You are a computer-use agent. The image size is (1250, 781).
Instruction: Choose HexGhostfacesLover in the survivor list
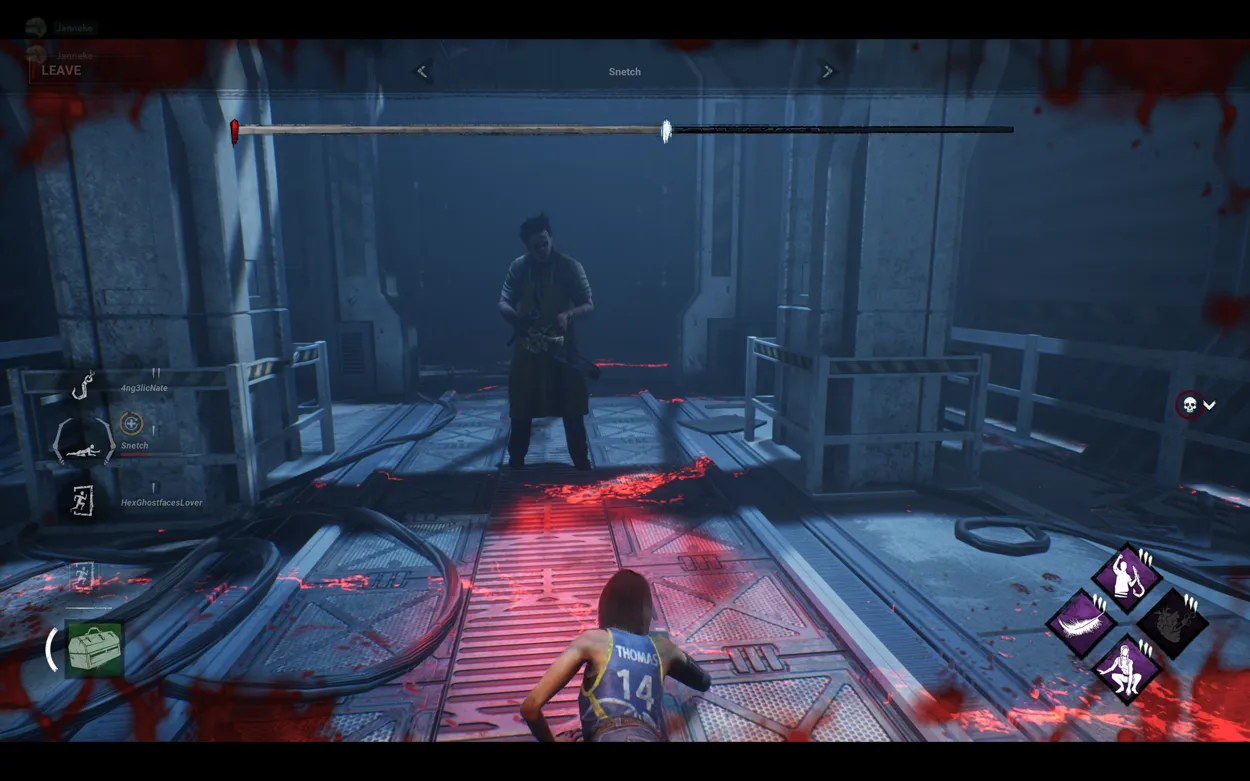pos(161,503)
